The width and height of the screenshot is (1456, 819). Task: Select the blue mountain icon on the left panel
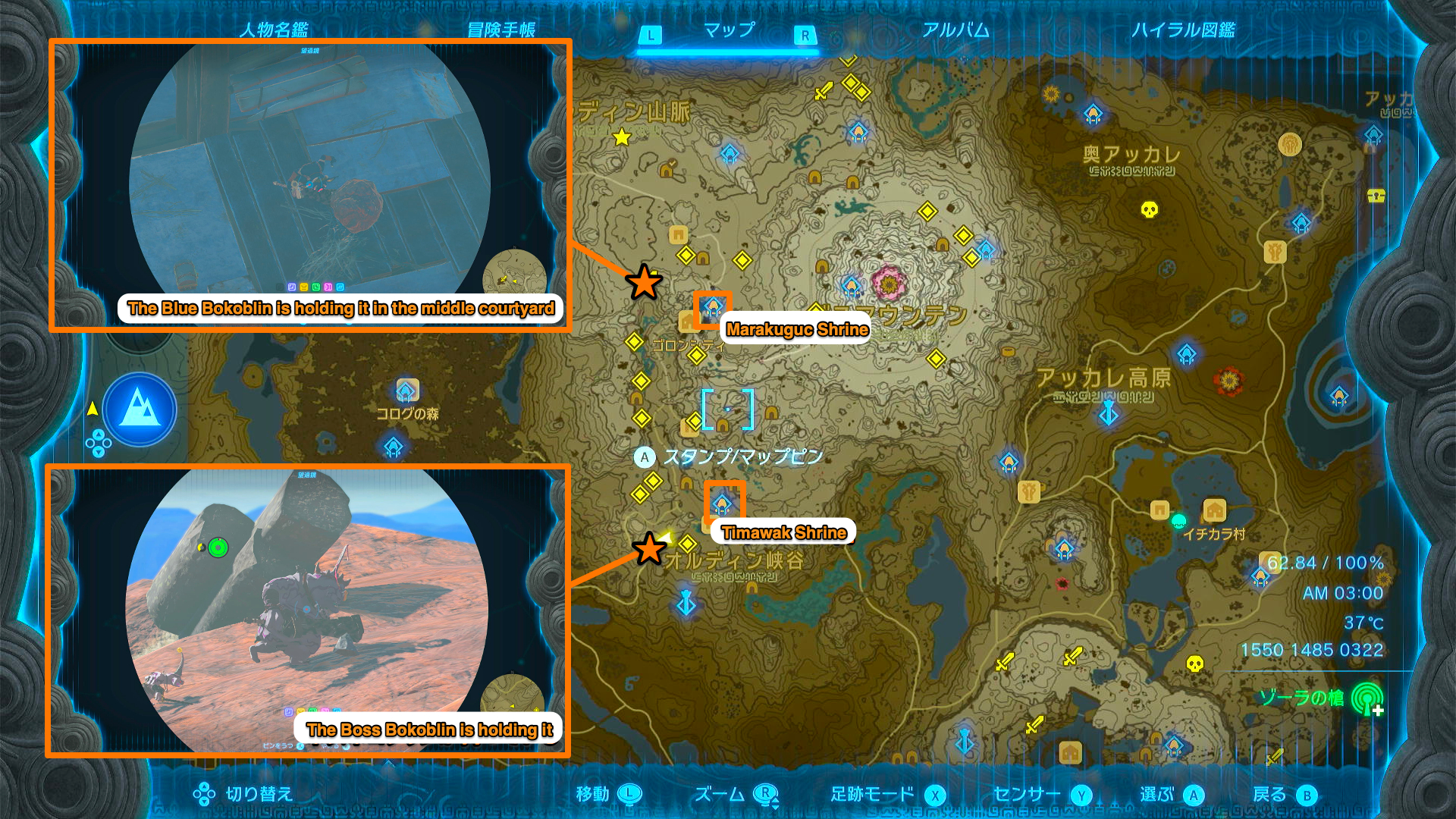[x=139, y=409]
